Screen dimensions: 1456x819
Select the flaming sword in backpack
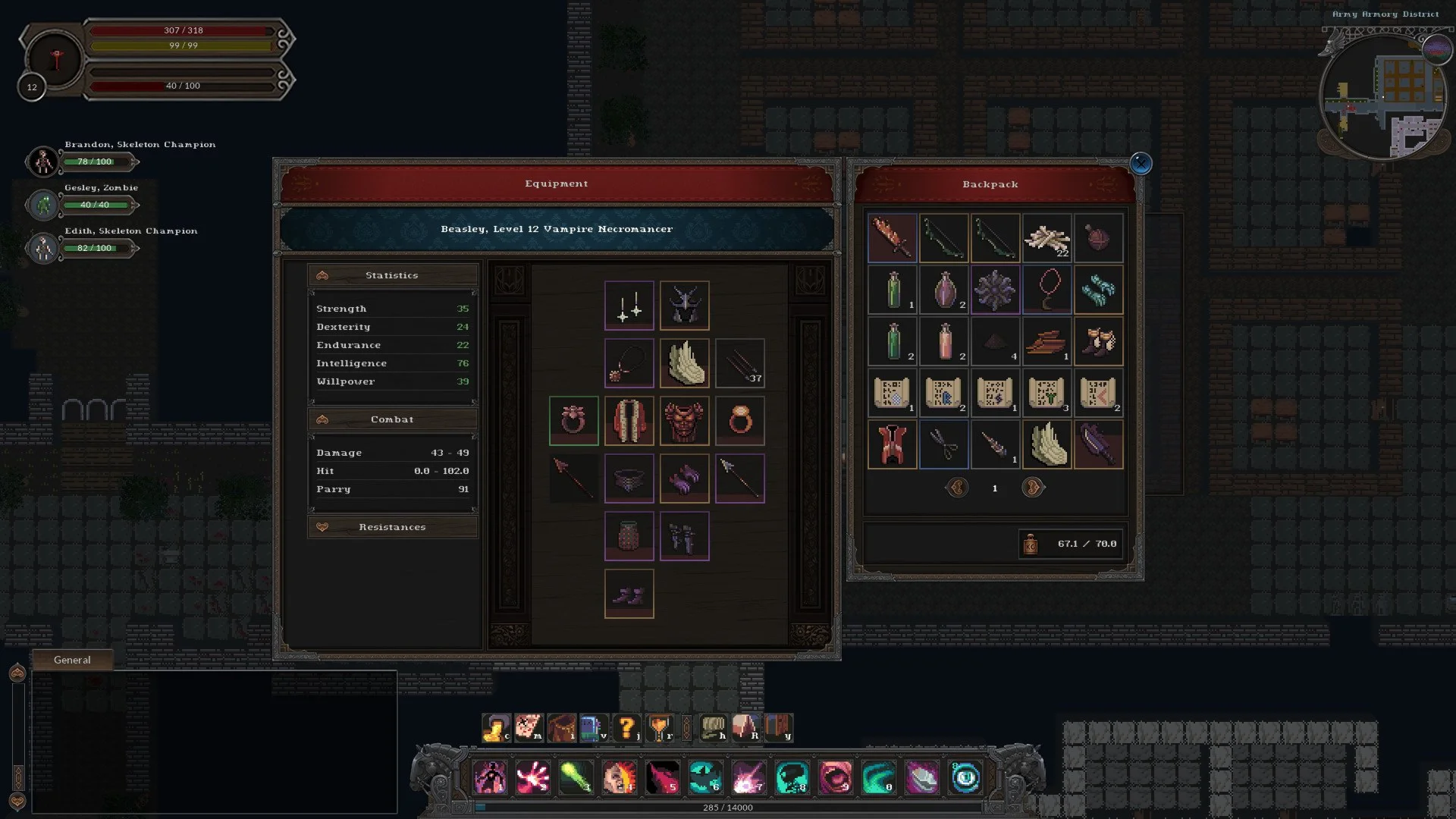(x=892, y=238)
